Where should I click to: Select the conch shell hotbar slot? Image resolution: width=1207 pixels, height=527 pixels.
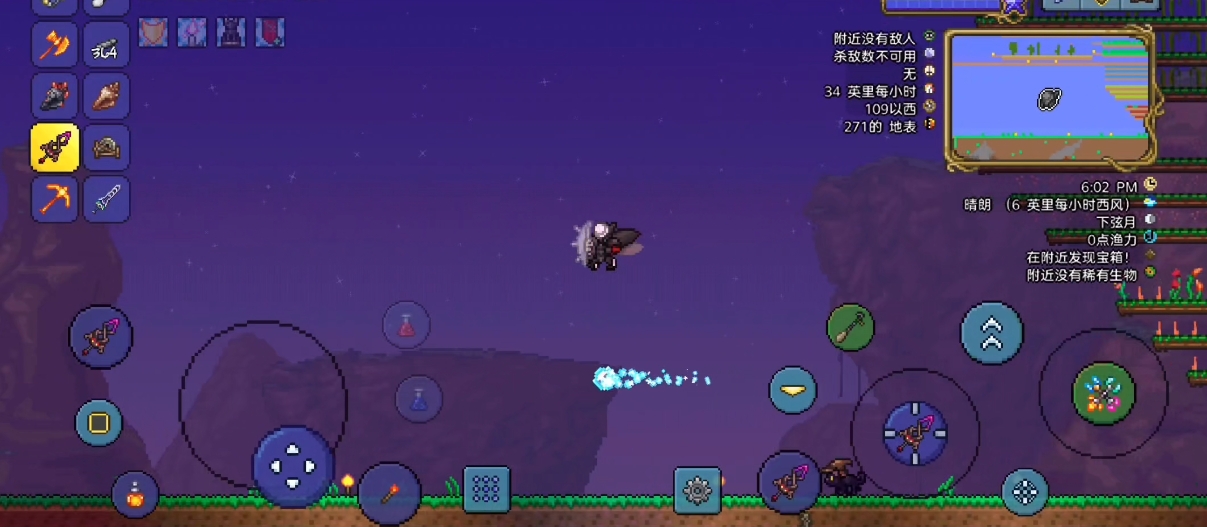click(x=106, y=96)
